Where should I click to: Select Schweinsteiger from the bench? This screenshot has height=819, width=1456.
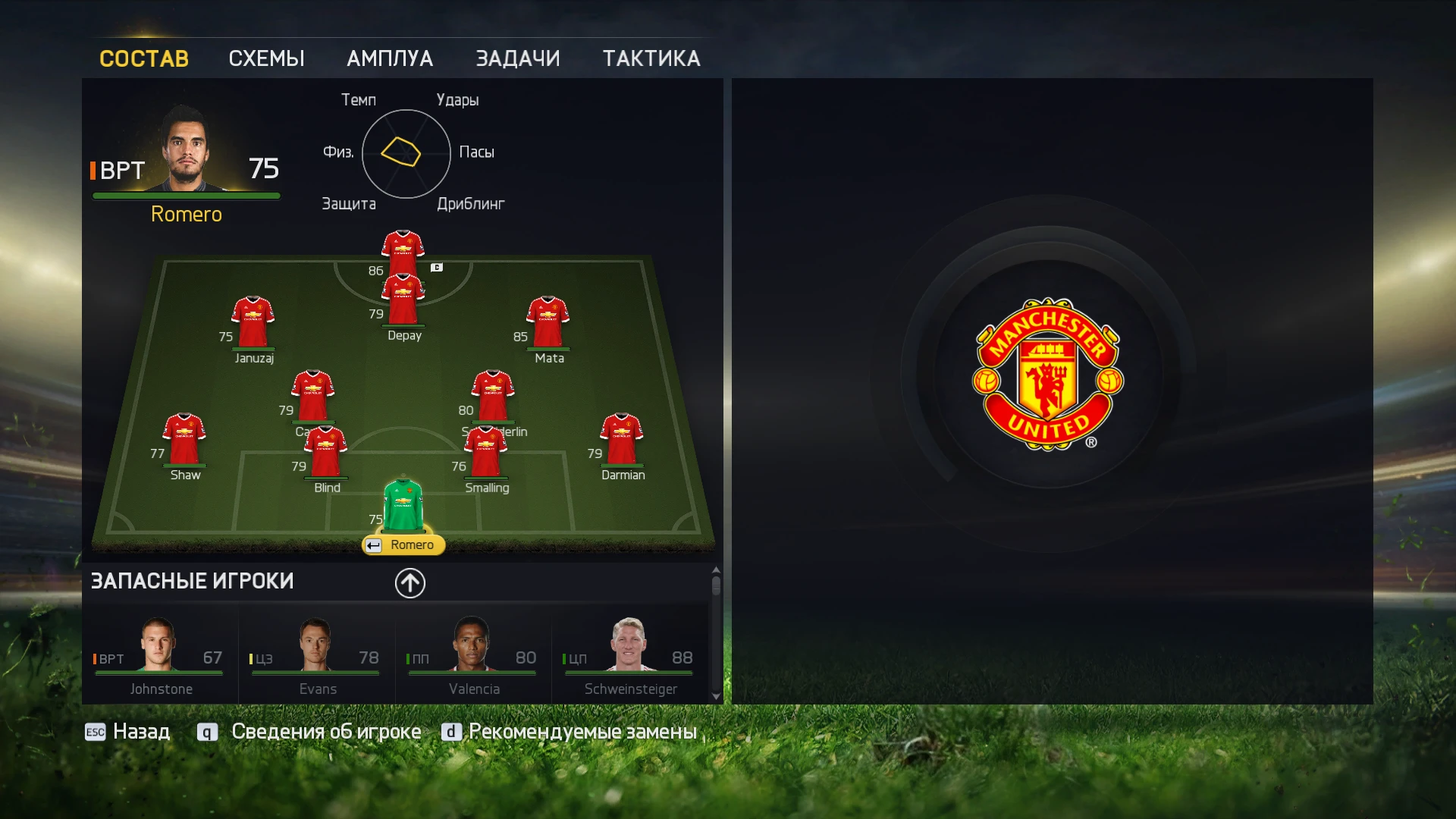[629, 652]
